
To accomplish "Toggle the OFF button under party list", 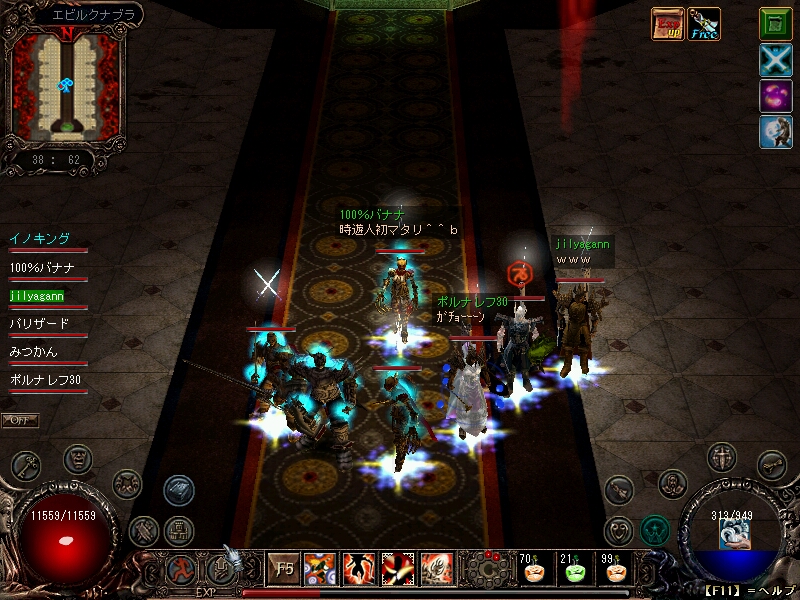I will click(19, 420).
